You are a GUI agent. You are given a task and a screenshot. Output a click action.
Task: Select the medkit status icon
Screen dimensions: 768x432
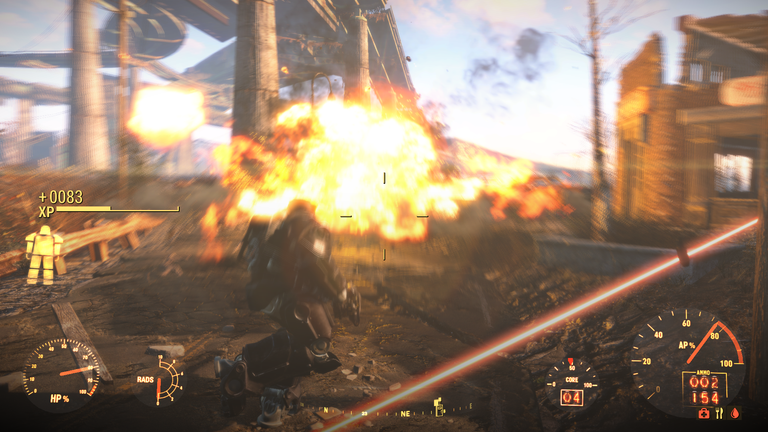(x=704, y=412)
